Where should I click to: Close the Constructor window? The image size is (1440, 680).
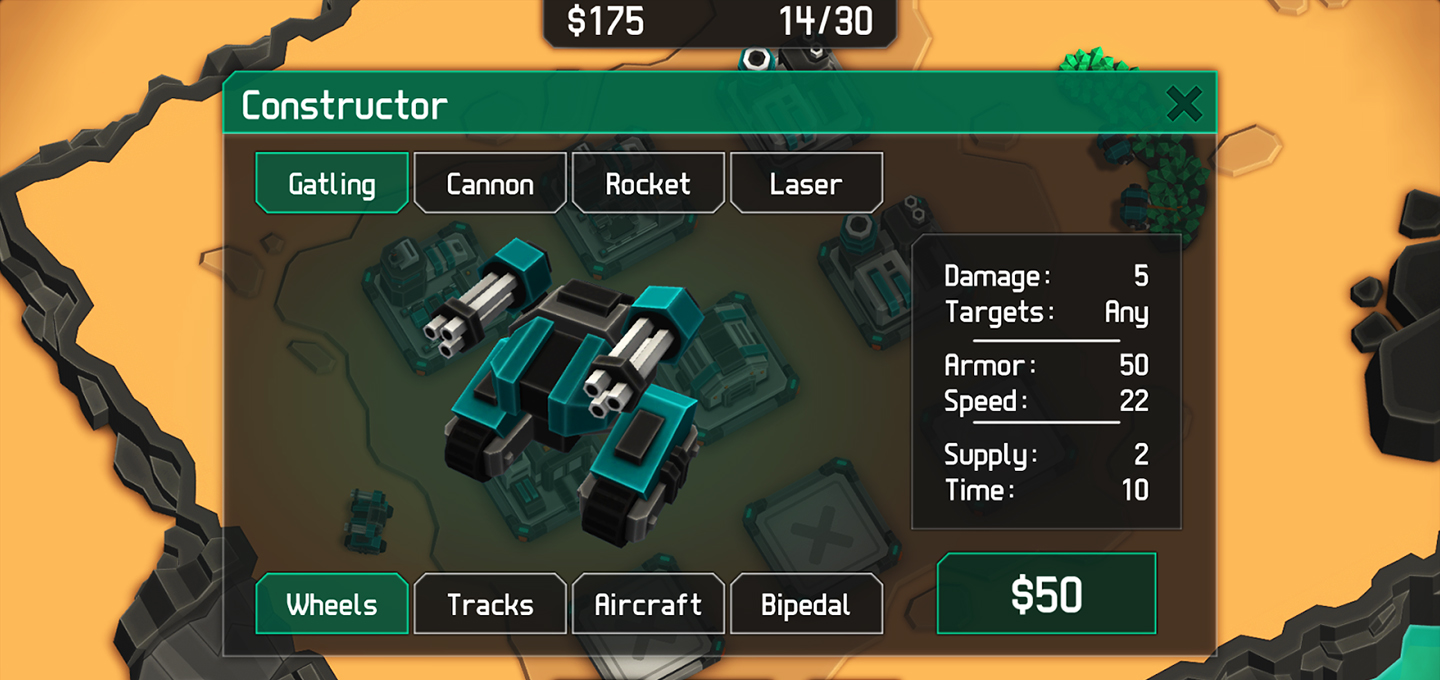coord(1184,104)
